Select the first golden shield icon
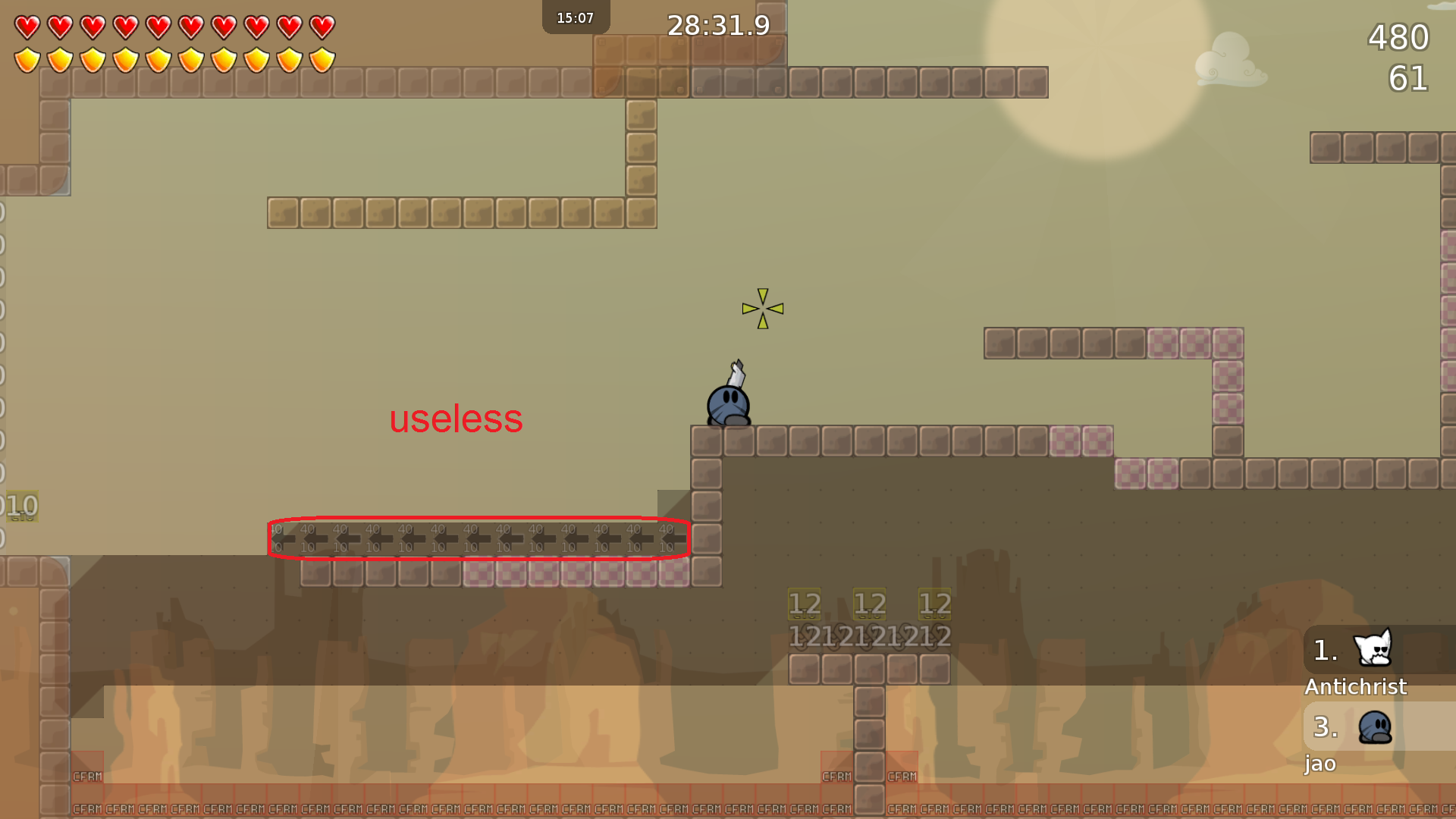The image size is (1456, 819). [x=26, y=58]
